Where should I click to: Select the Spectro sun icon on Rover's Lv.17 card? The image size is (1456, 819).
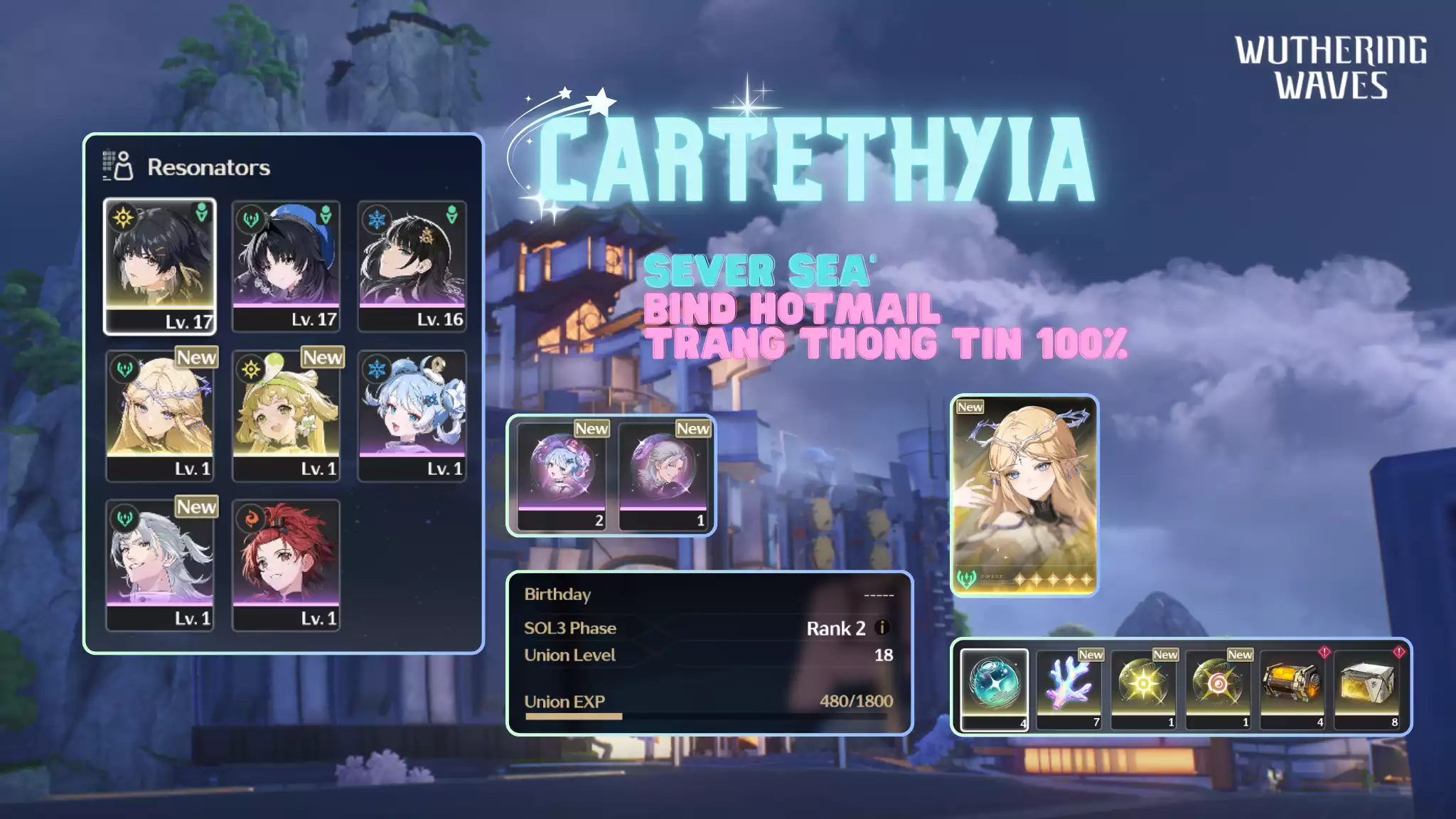click(x=124, y=218)
